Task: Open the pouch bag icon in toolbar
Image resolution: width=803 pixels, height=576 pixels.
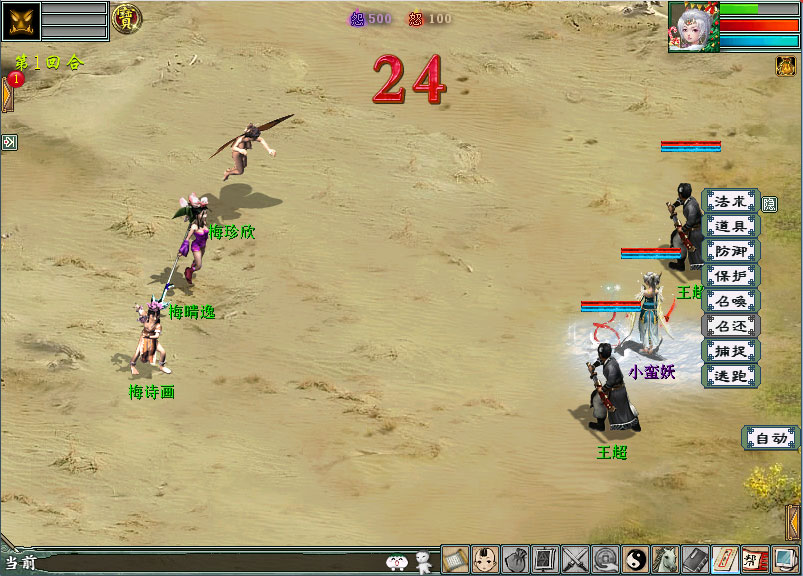Action: point(516,560)
